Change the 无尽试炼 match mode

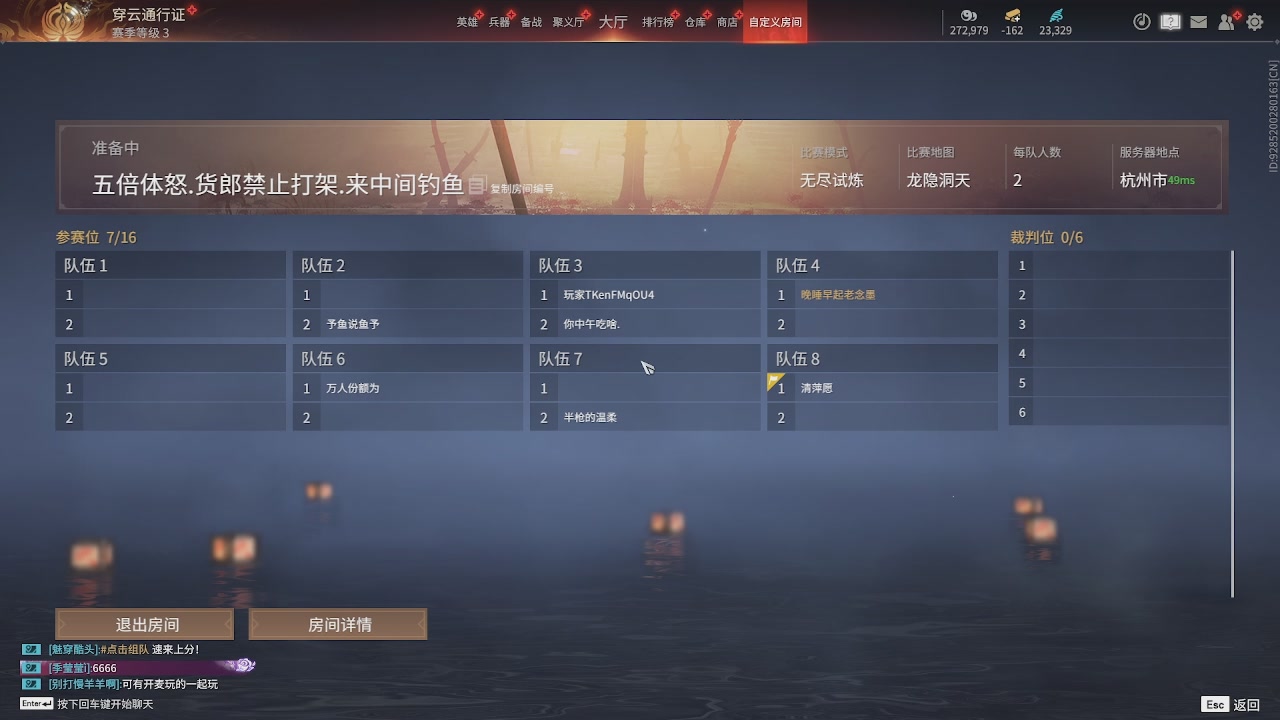pyautogui.click(x=834, y=180)
